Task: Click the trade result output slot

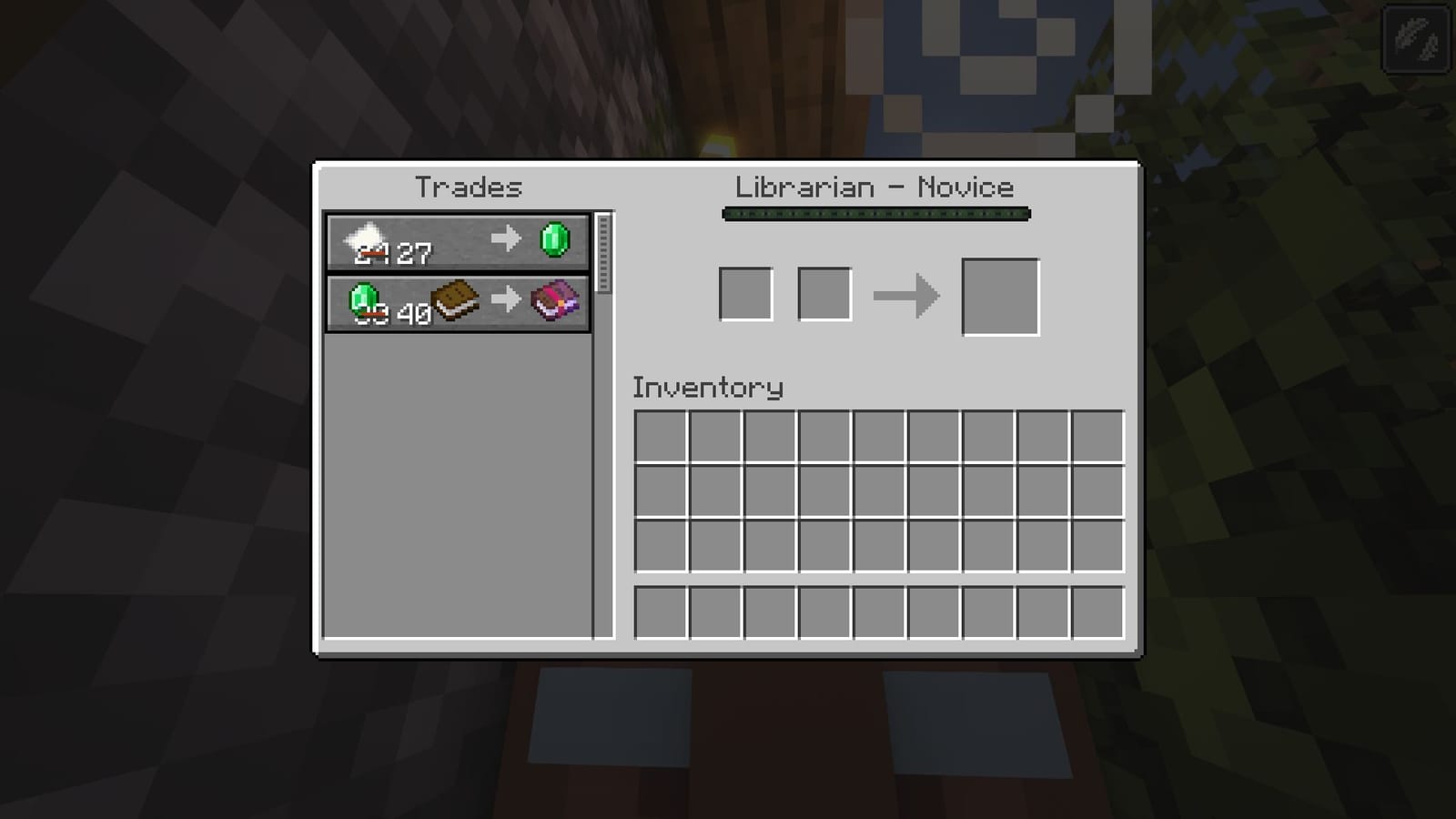Action: [x=999, y=297]
